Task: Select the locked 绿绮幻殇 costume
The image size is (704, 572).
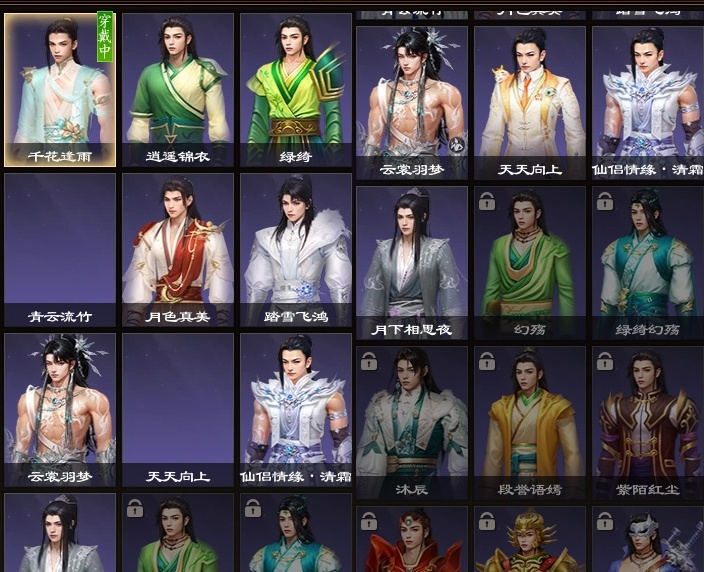Action: (647, 262)
